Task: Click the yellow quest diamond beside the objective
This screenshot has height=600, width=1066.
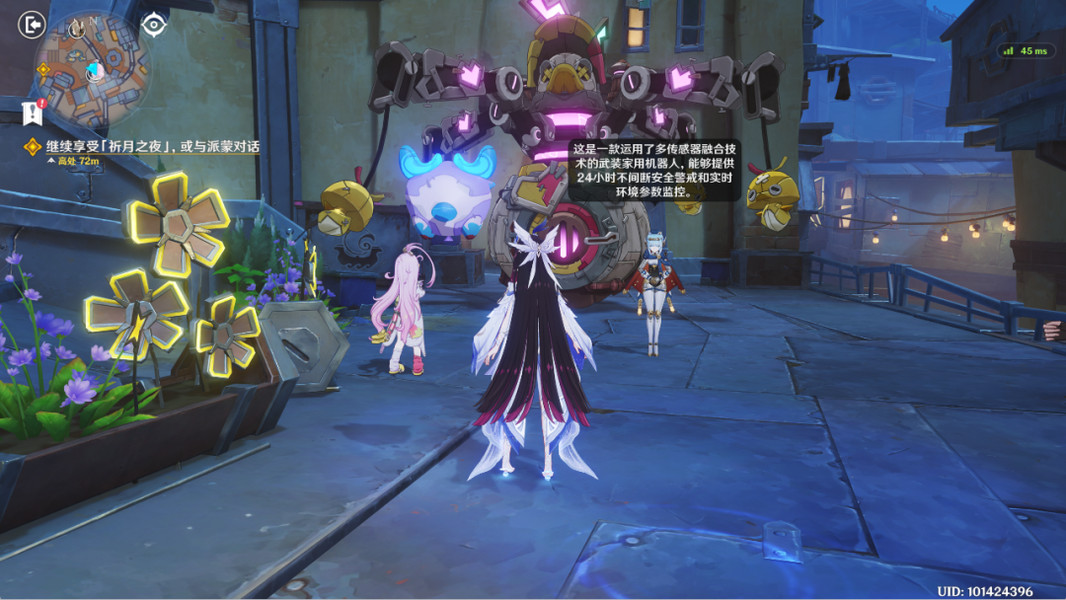Action: point(33,147)
